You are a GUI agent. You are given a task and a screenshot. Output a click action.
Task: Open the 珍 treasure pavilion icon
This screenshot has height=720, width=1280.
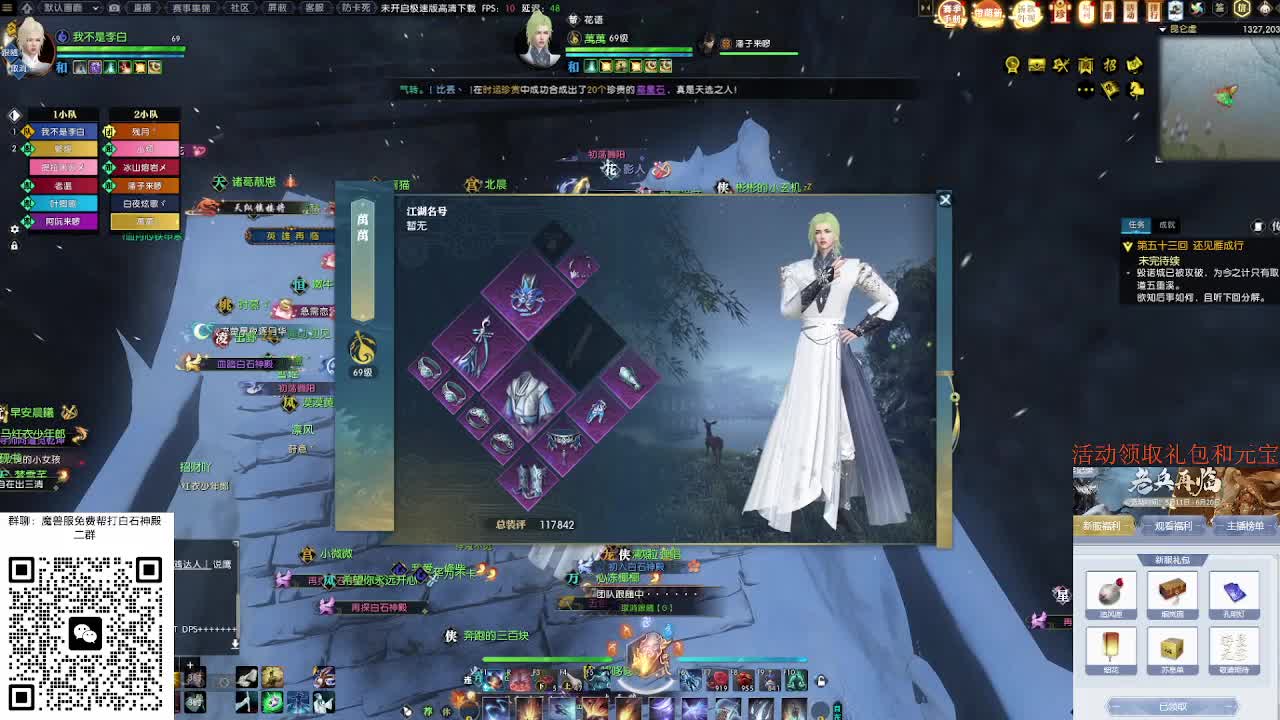1060,11
